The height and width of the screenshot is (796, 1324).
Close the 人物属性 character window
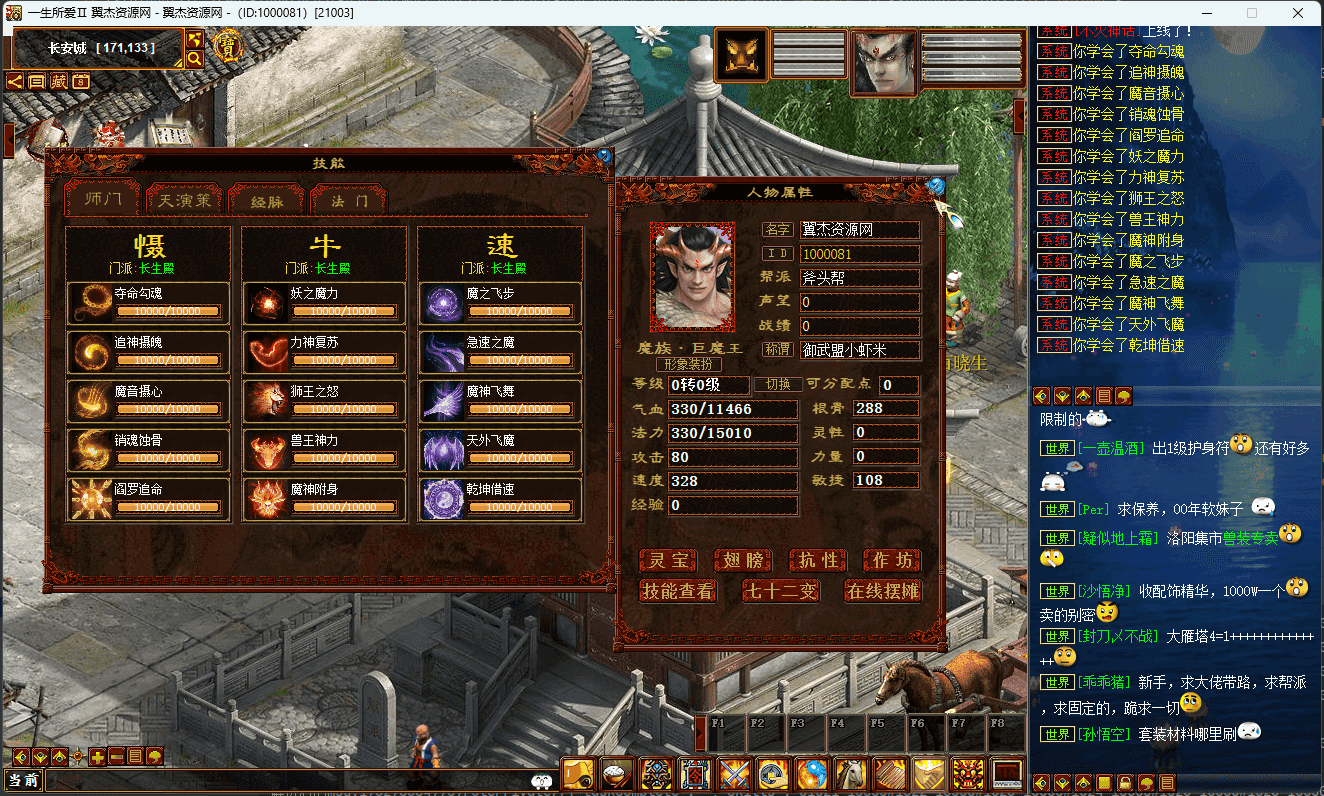[x=936, y=186]
